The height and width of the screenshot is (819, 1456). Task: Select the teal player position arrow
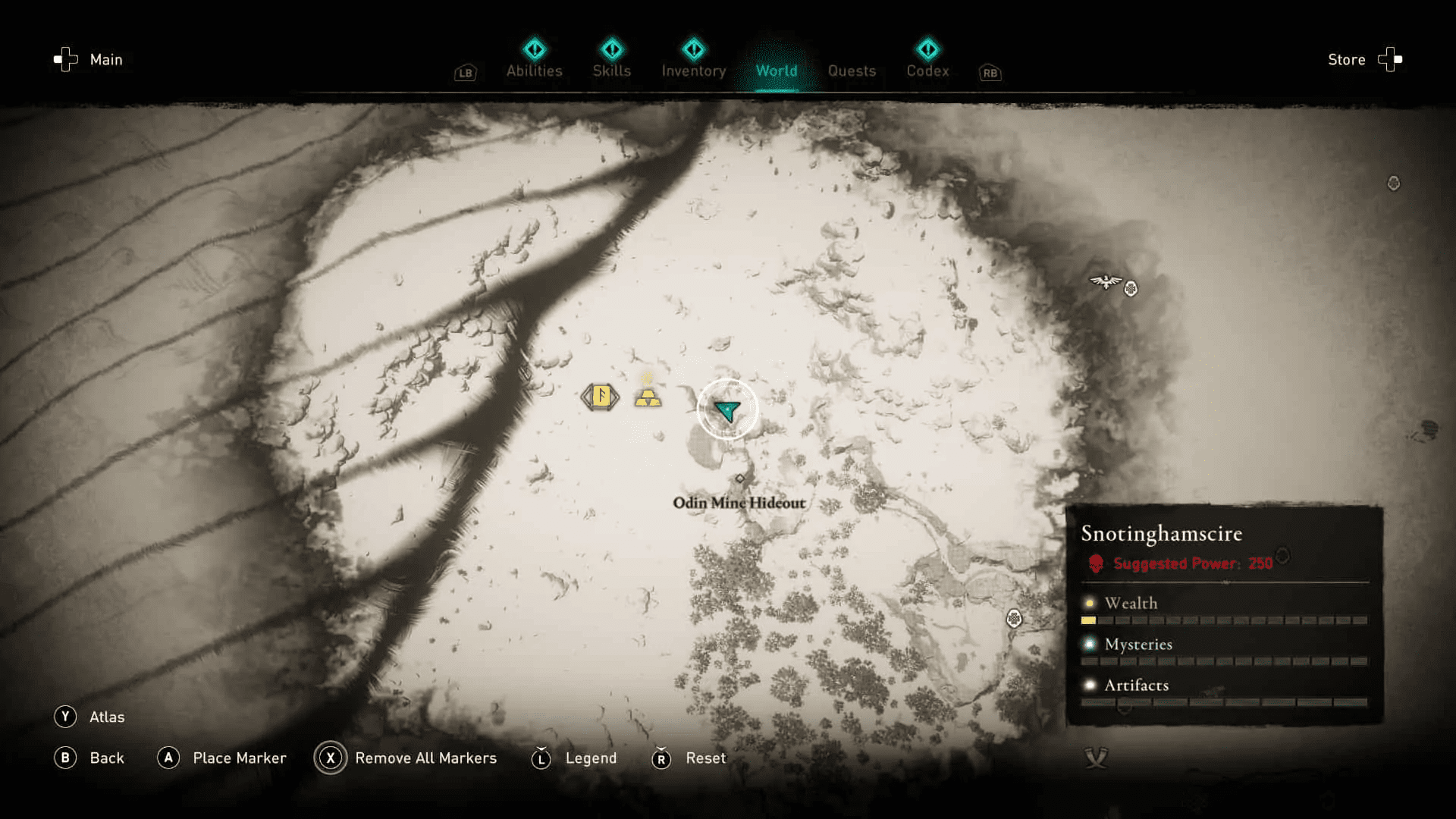tap(726, 409)
